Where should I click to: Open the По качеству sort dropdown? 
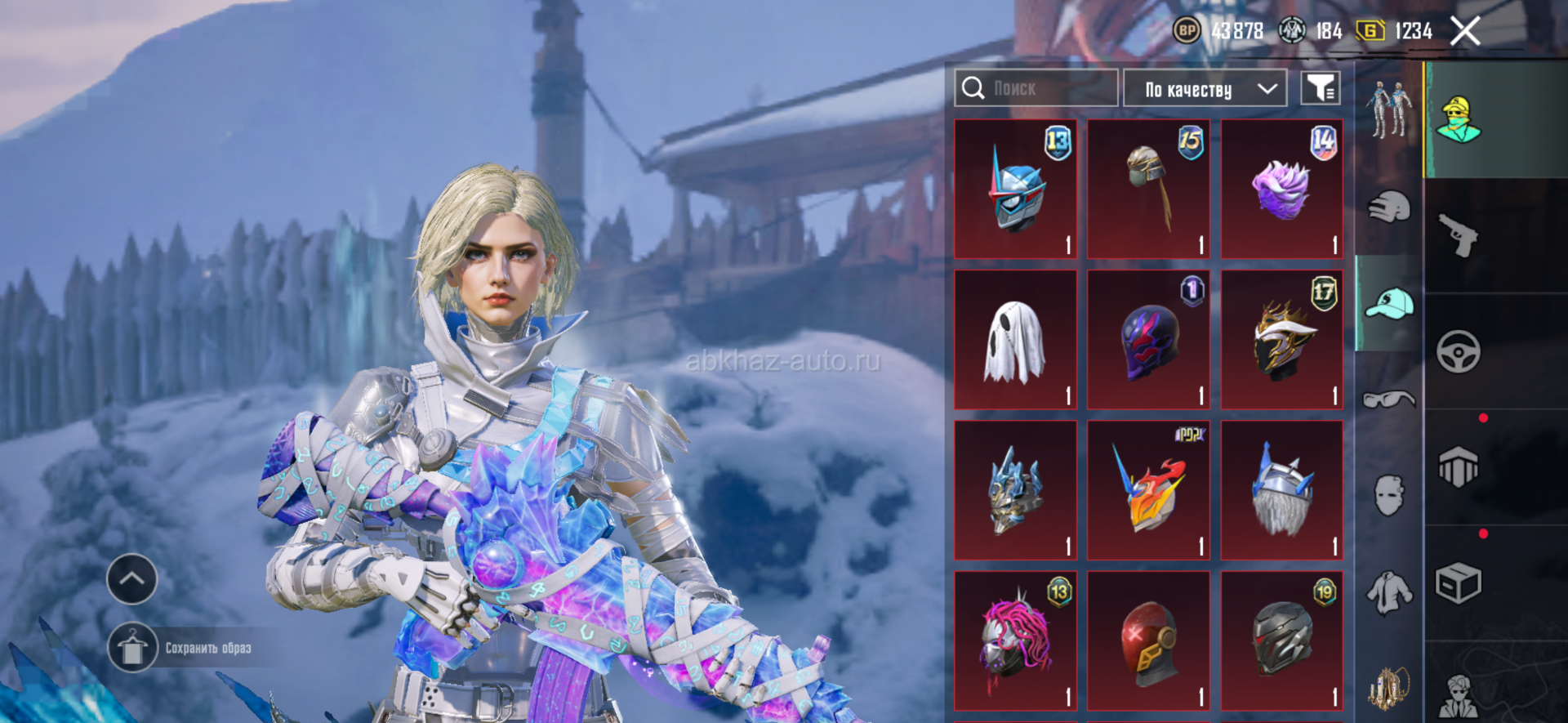click(x=1205, y=88)
